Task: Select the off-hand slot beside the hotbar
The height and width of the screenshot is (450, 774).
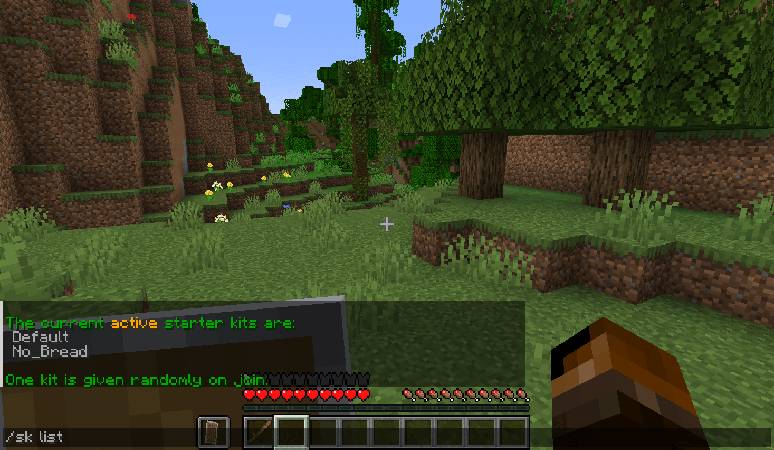Action: (213, 432)
